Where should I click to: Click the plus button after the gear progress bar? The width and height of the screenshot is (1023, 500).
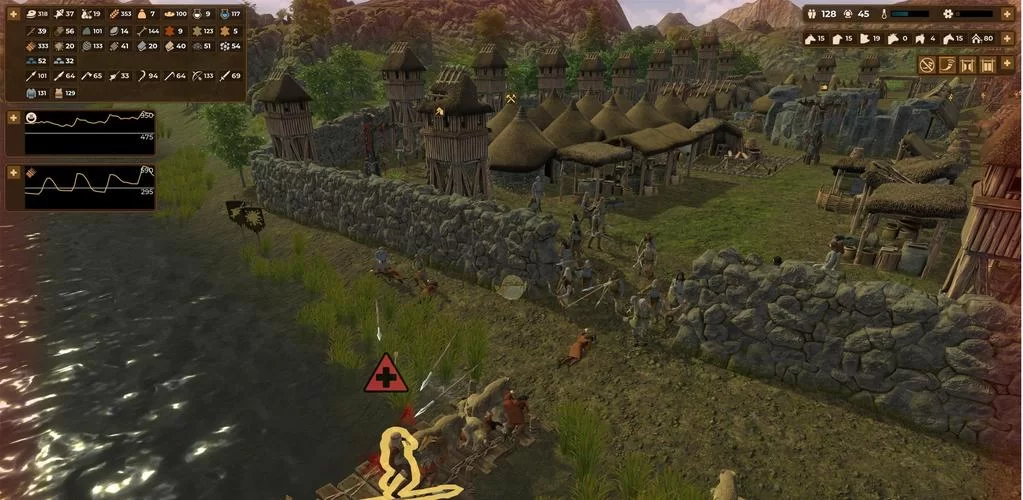point(1007,14)
